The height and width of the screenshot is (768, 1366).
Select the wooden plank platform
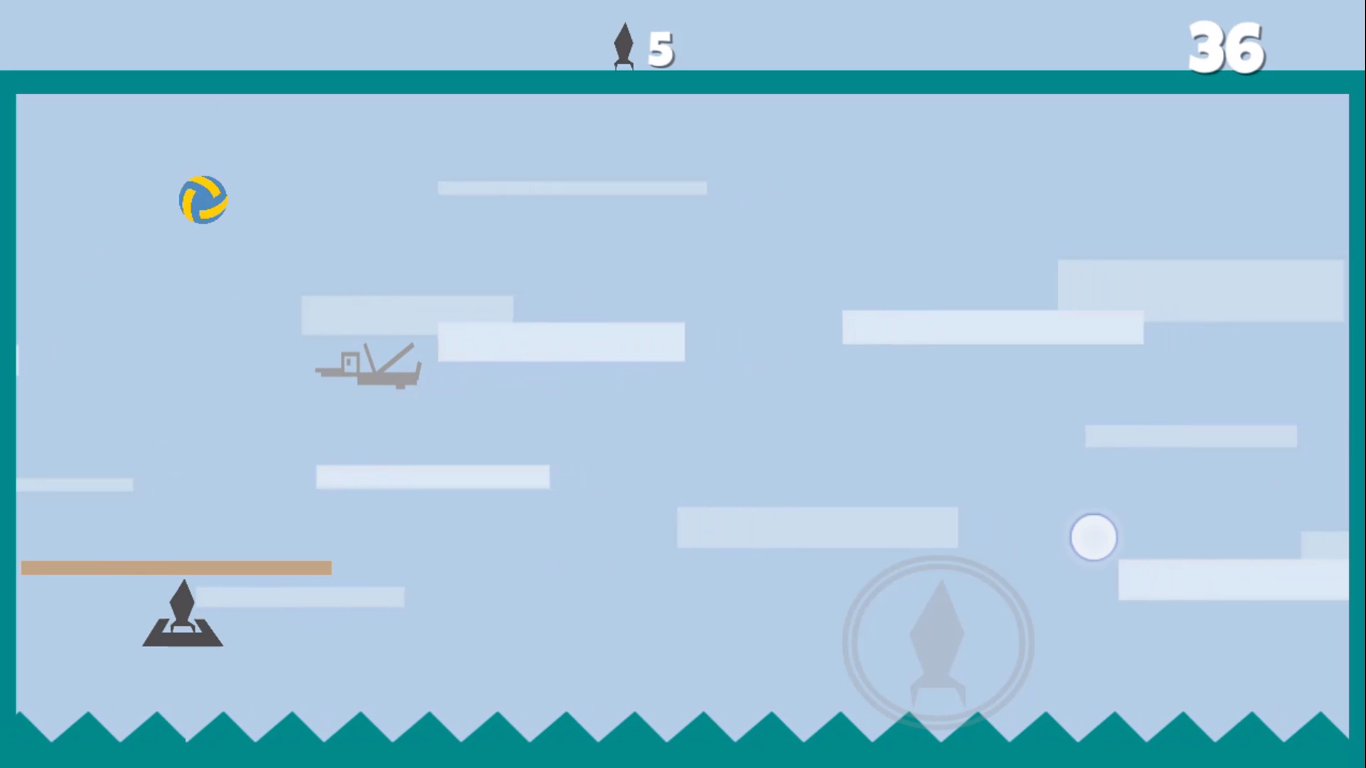(176, 567)
